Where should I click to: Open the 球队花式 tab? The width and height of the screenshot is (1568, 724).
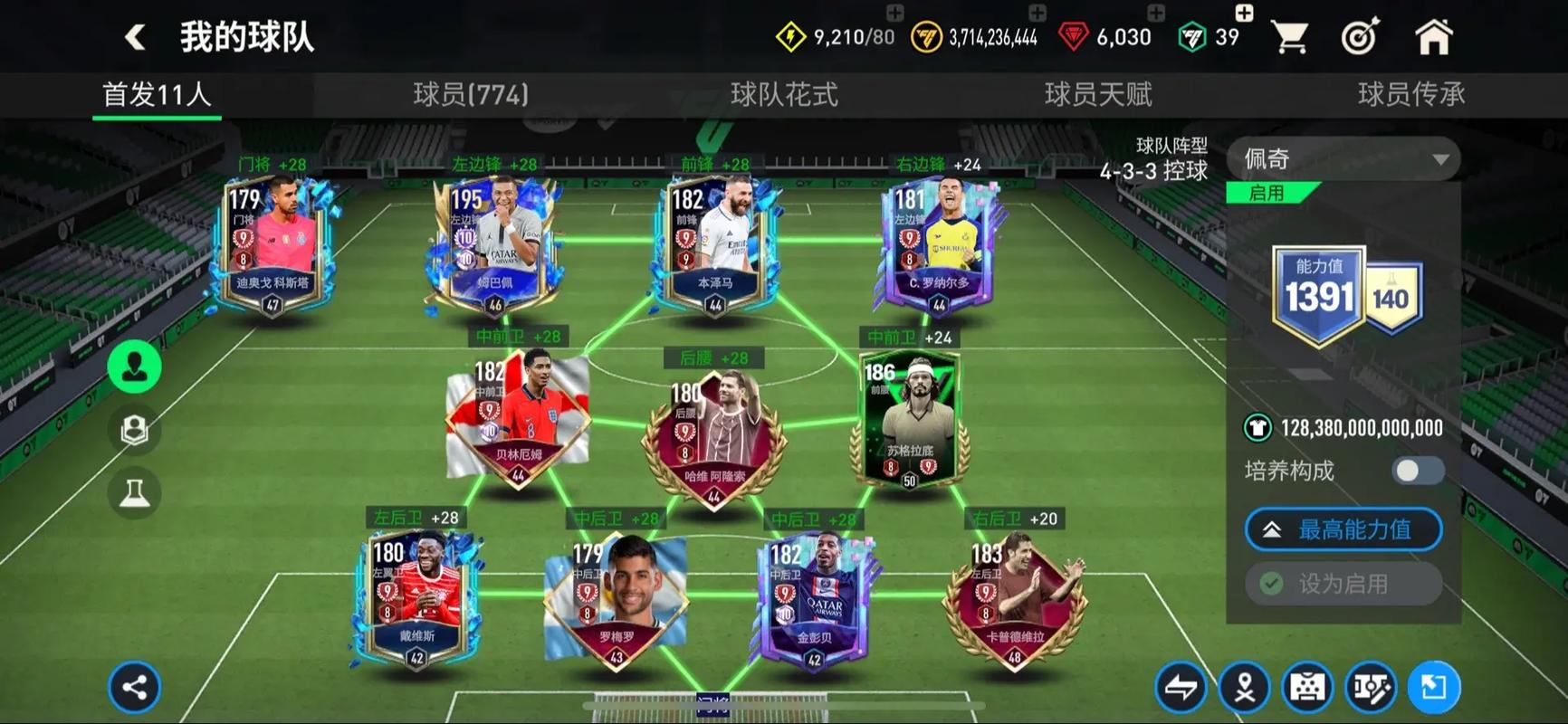784,94
